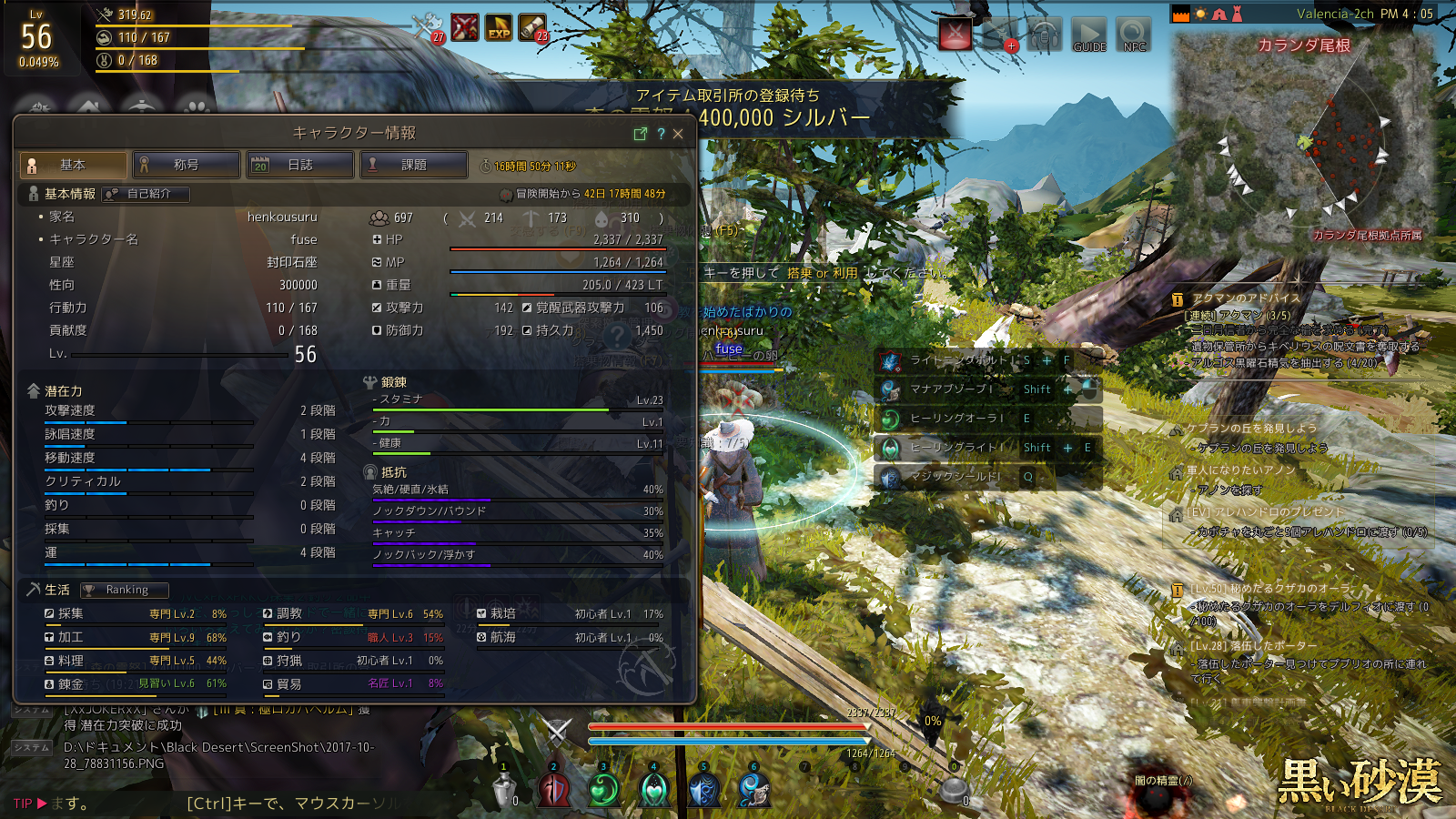Pop out the character window
The width and height of the screenshot is (1456, 819).
coord(640,134)
